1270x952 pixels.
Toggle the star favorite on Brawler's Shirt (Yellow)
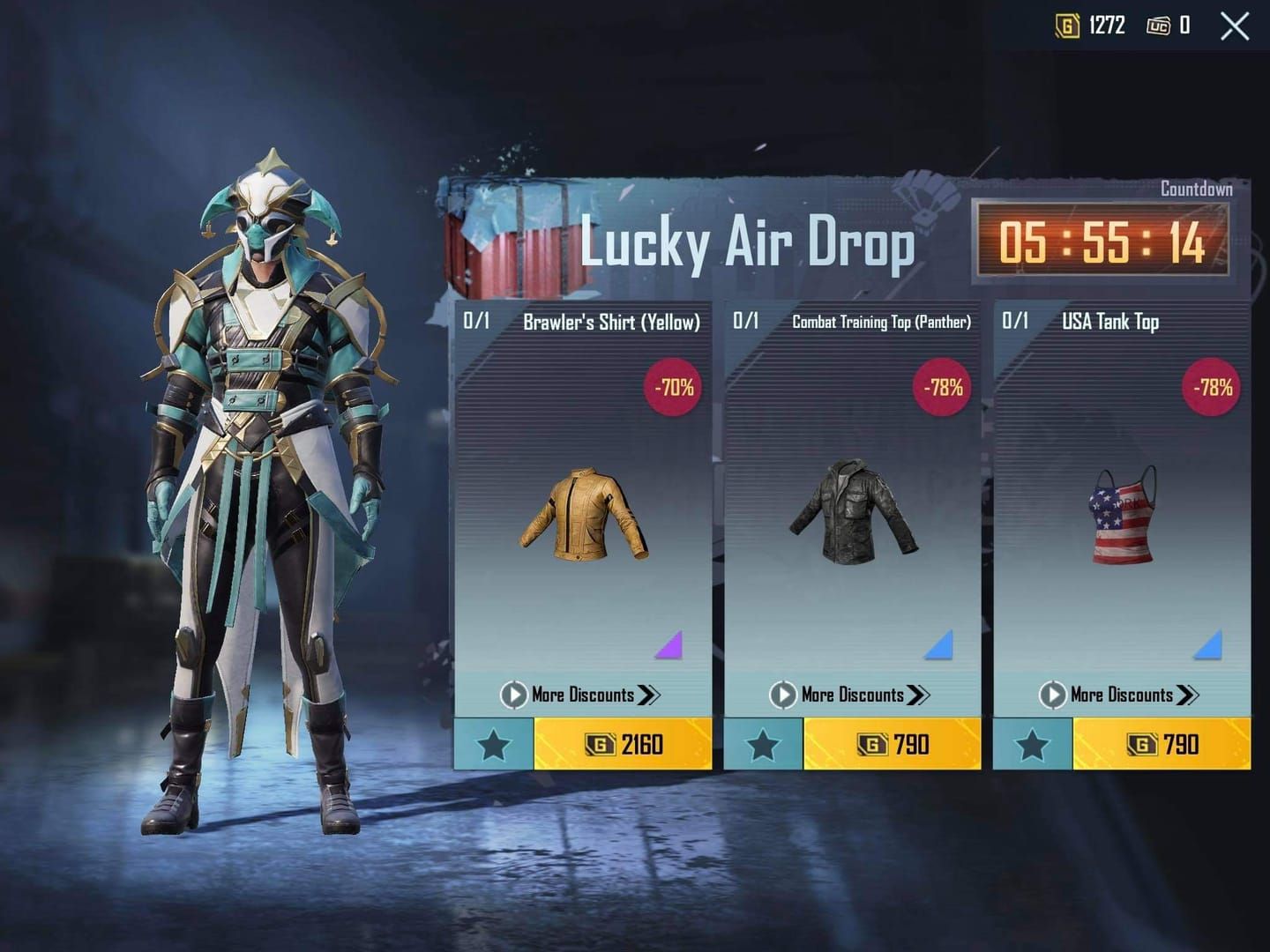493,744
